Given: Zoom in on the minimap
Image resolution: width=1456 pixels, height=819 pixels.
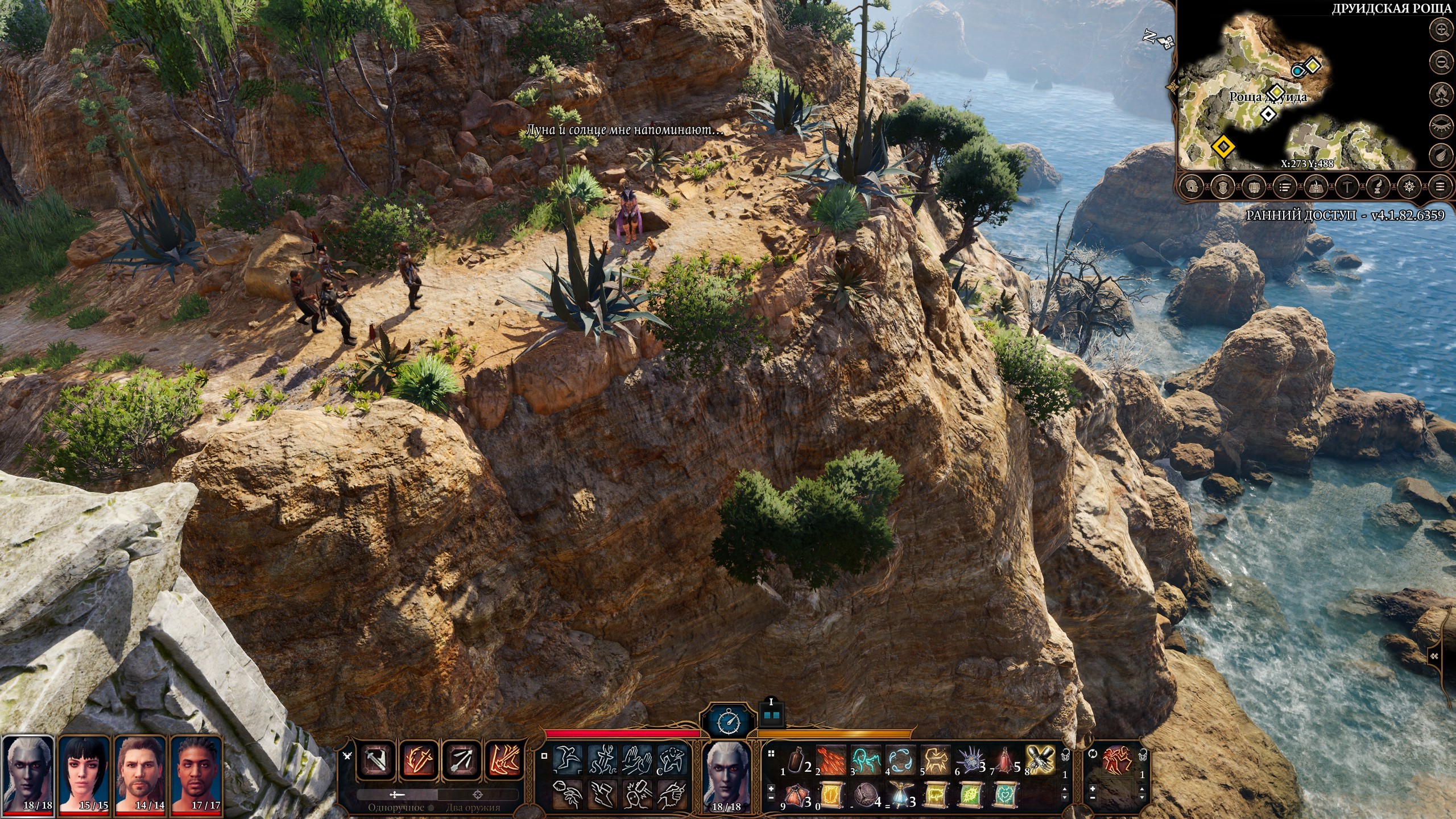Looking at the screenshot, I should [x=1442, y=30].
